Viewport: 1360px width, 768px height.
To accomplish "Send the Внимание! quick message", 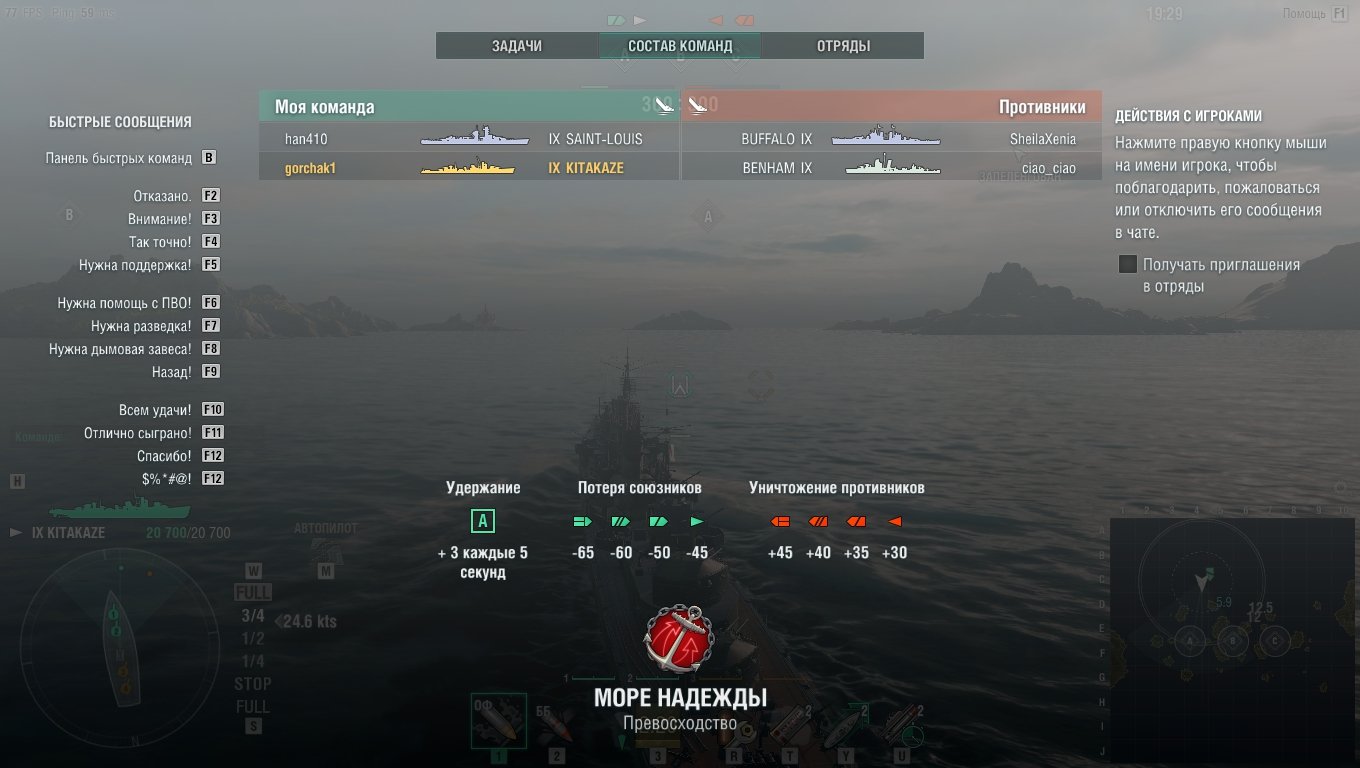I will pyautogui.click(x=159, y=219).
